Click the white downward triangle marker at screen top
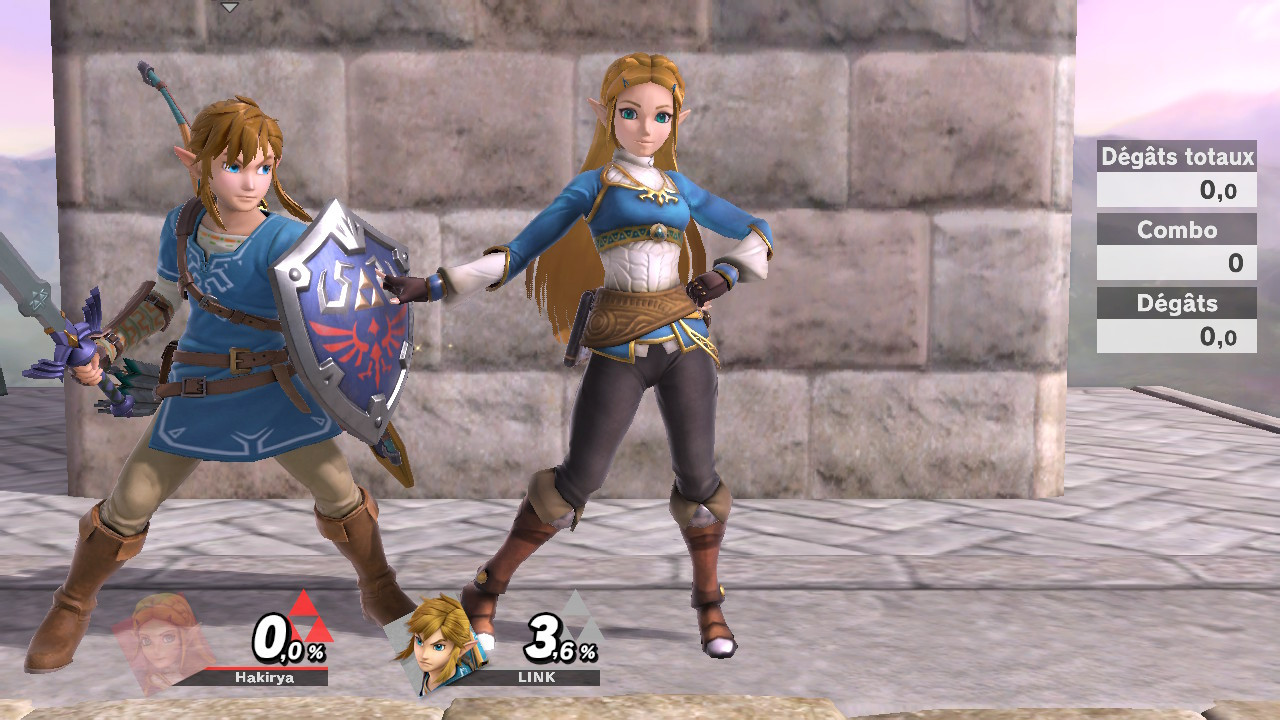The width and height of the screenshot is (1280, 720). (232, 8)
